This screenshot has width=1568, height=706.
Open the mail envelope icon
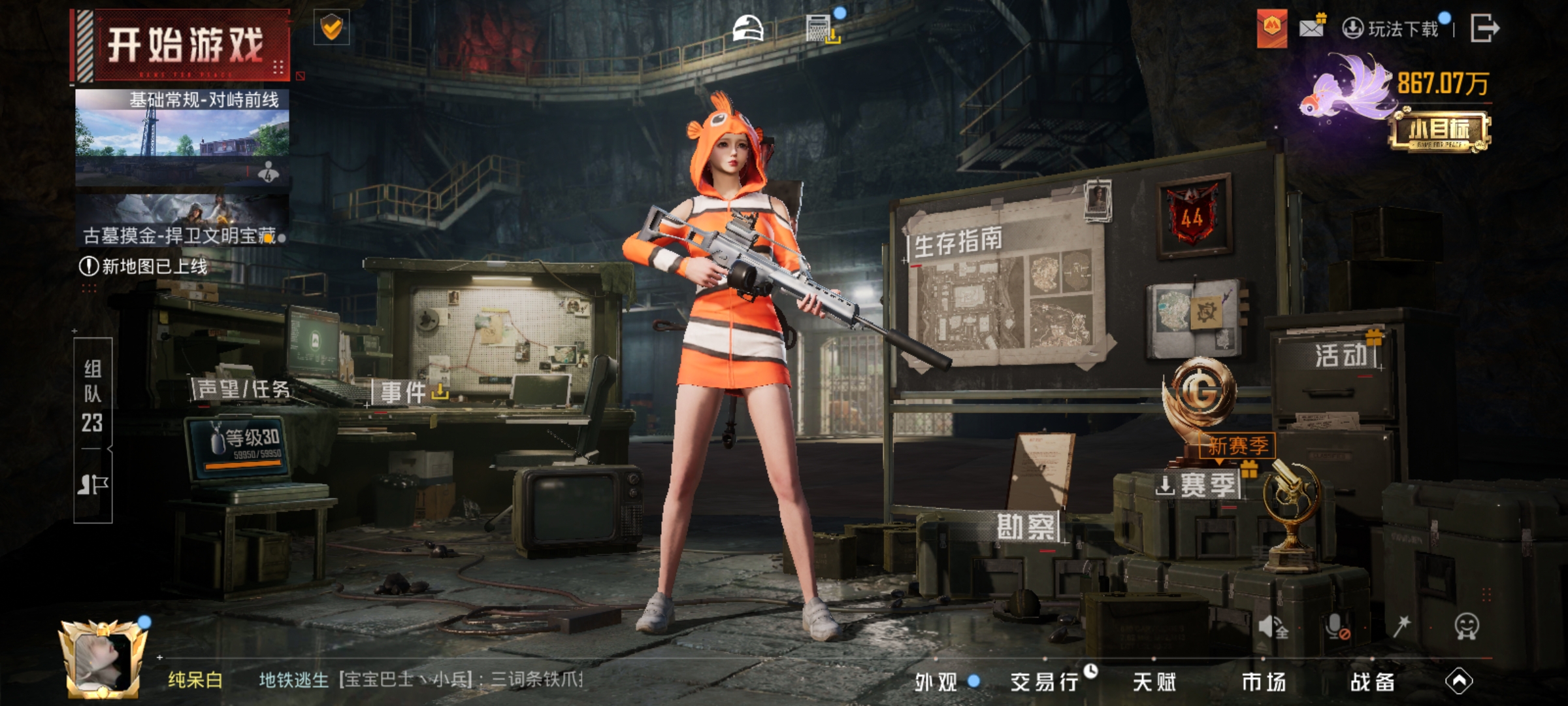1312,28
